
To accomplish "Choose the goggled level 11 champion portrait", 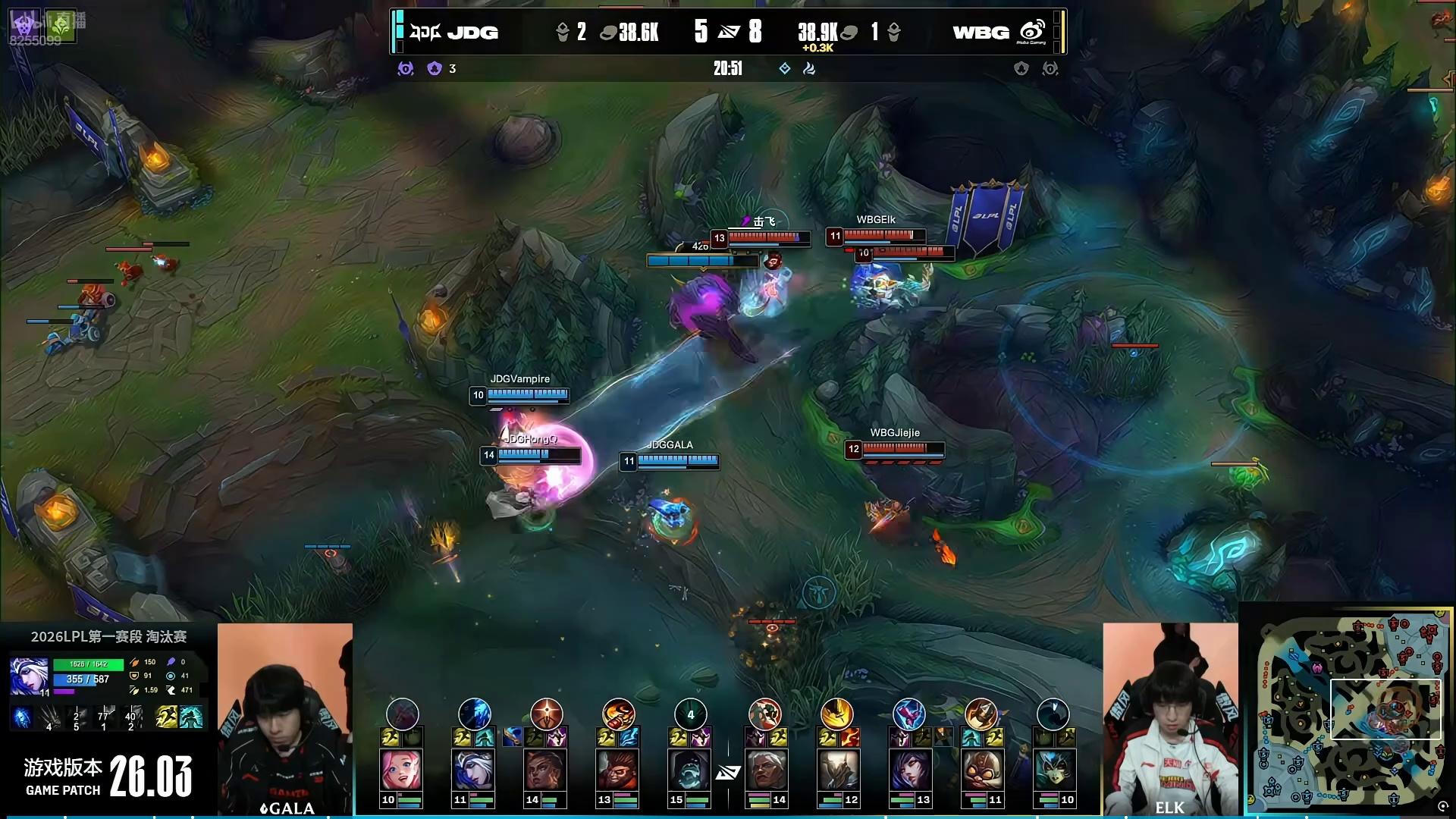I will click(981, 770).
